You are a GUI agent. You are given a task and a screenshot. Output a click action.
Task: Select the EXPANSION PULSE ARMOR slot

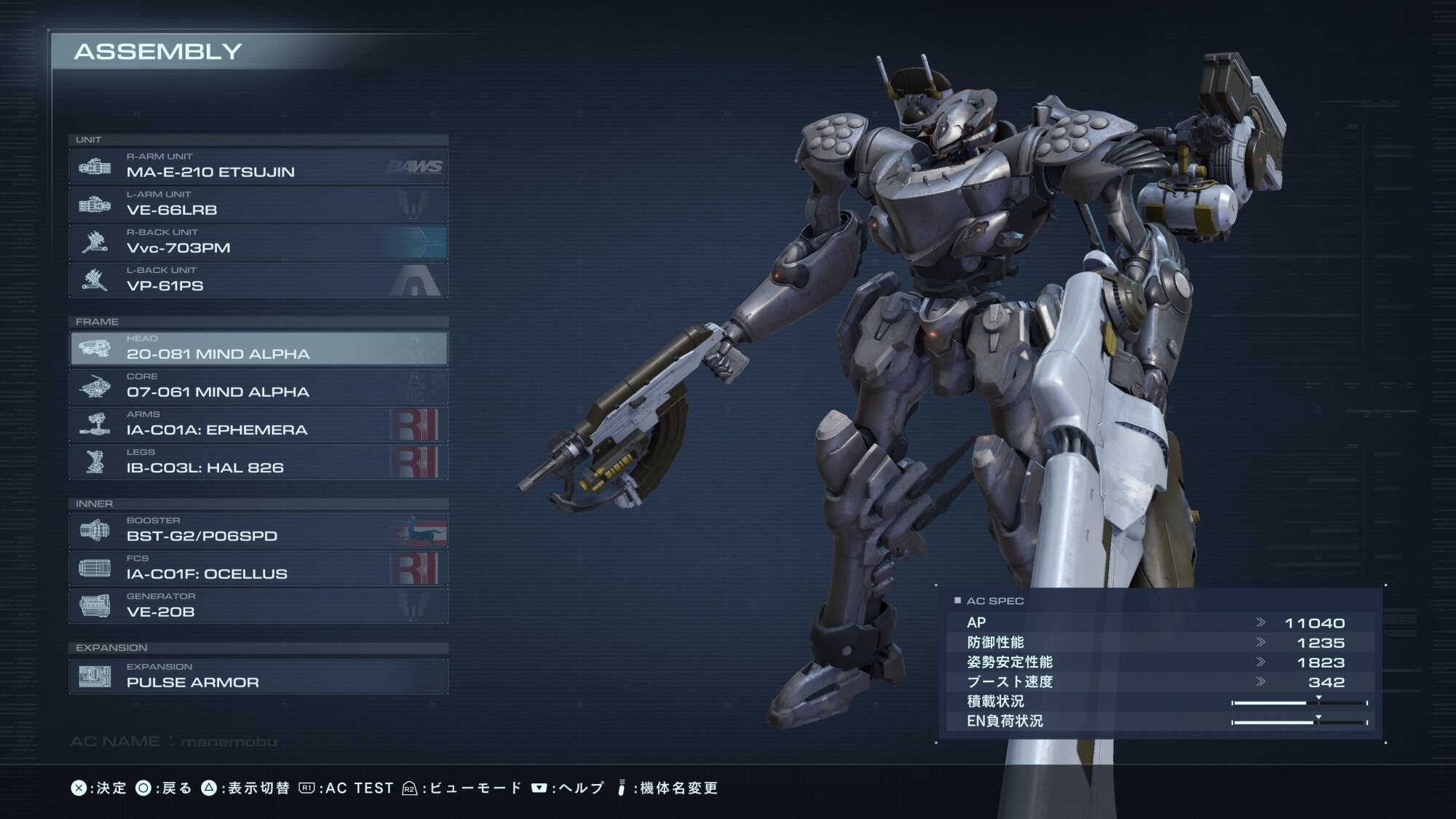pyautogui.click(x=258, y=677)
